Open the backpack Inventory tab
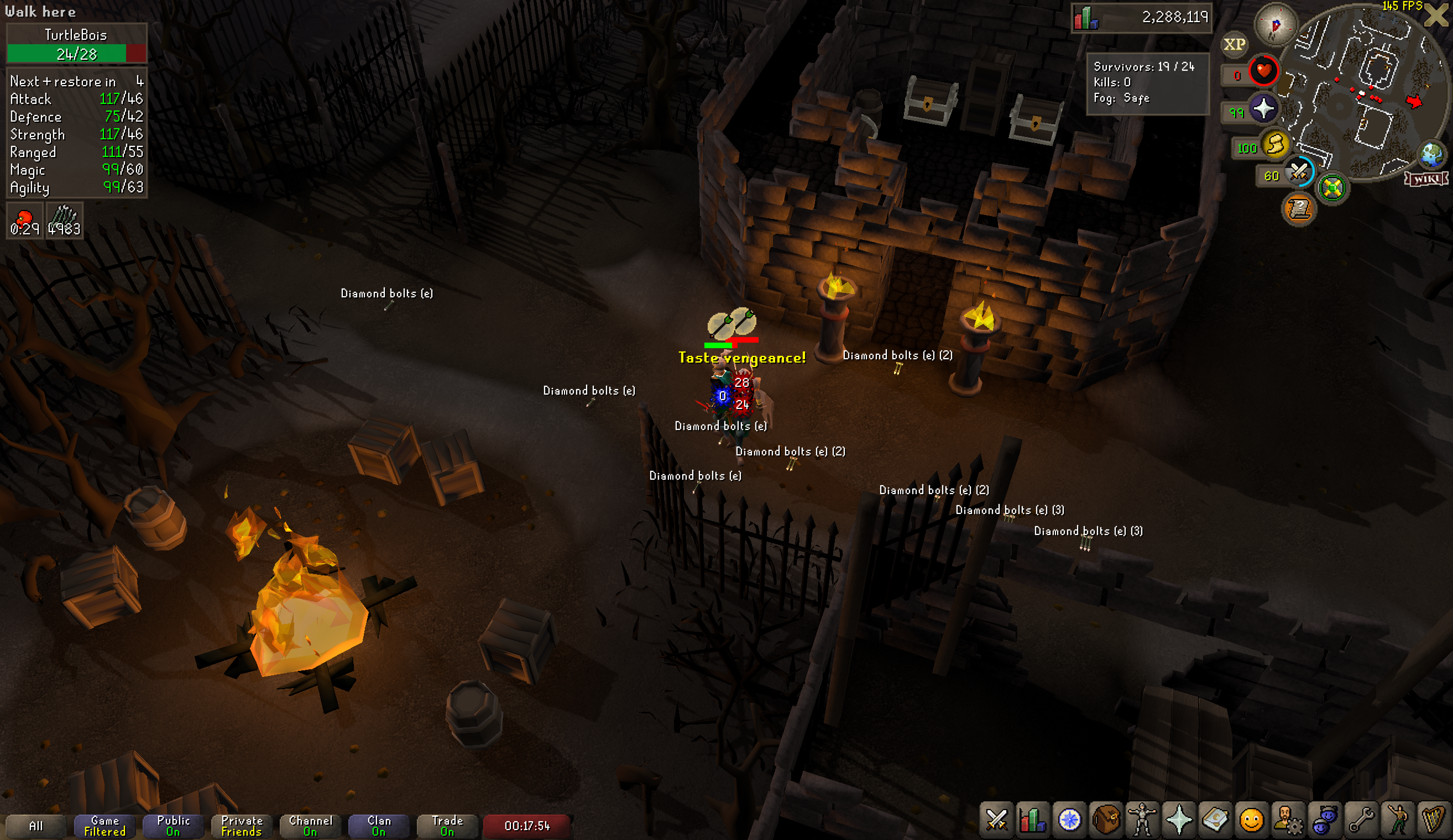This screenshot has height=840, width=1453. point(1105,819)
